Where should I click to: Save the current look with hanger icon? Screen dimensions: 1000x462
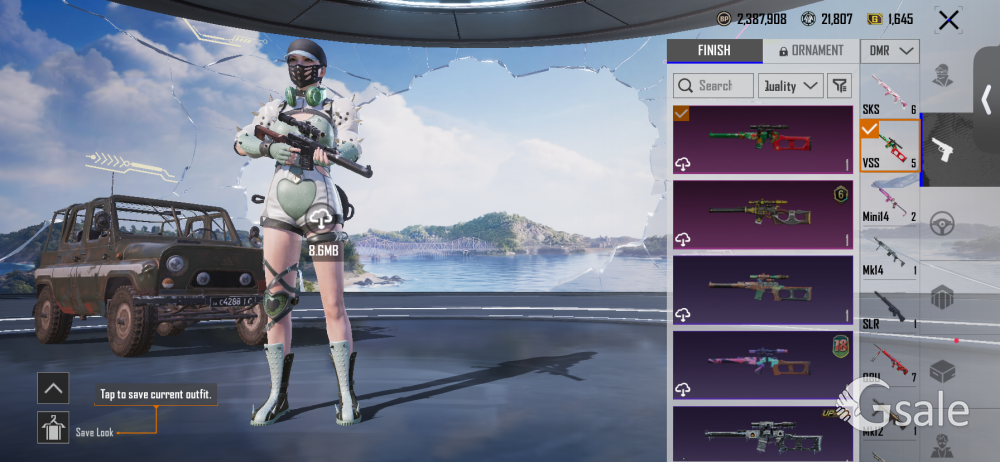[53, 427]
